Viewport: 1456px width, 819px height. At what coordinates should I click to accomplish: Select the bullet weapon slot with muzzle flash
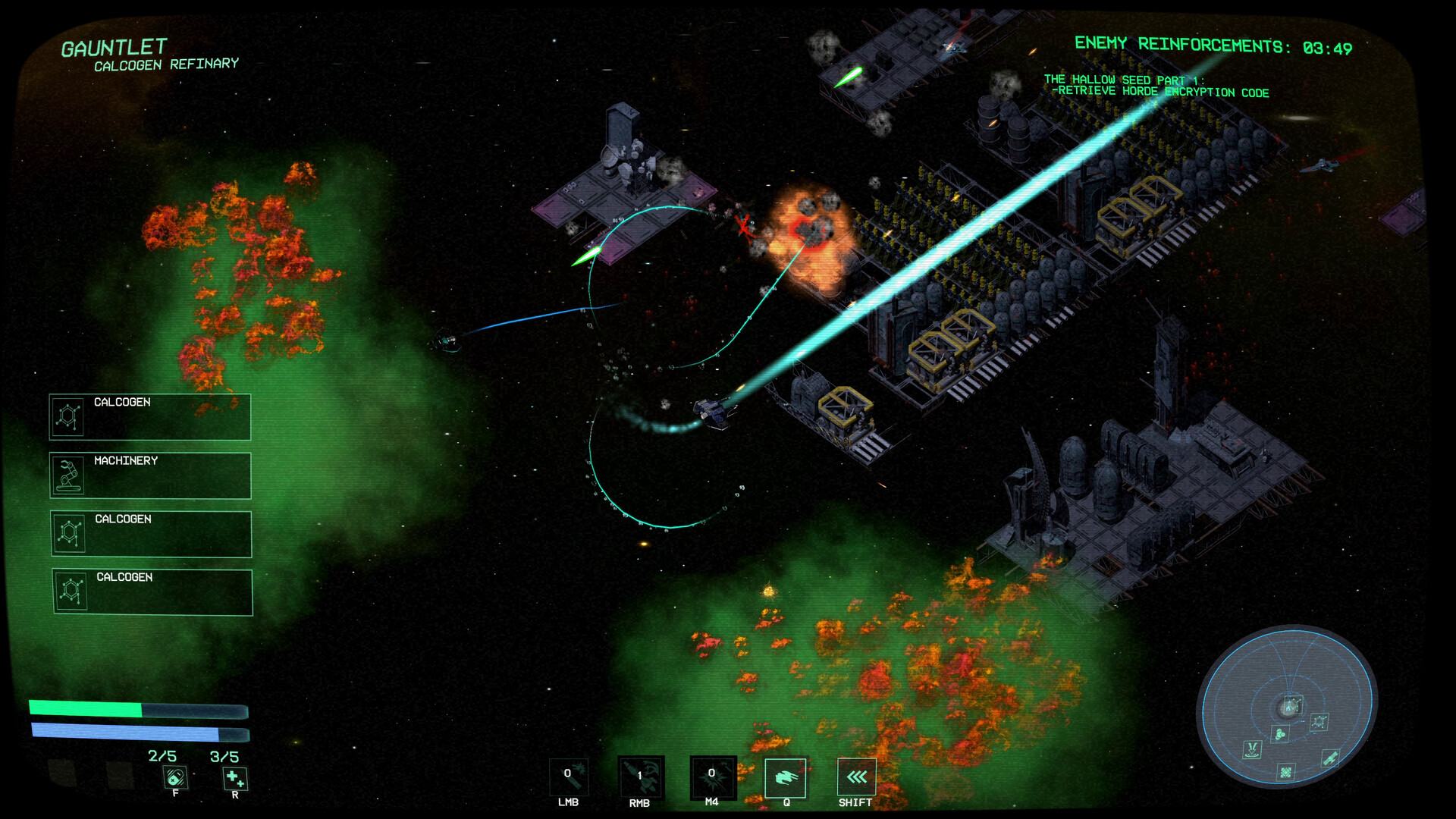click(568, 777)
